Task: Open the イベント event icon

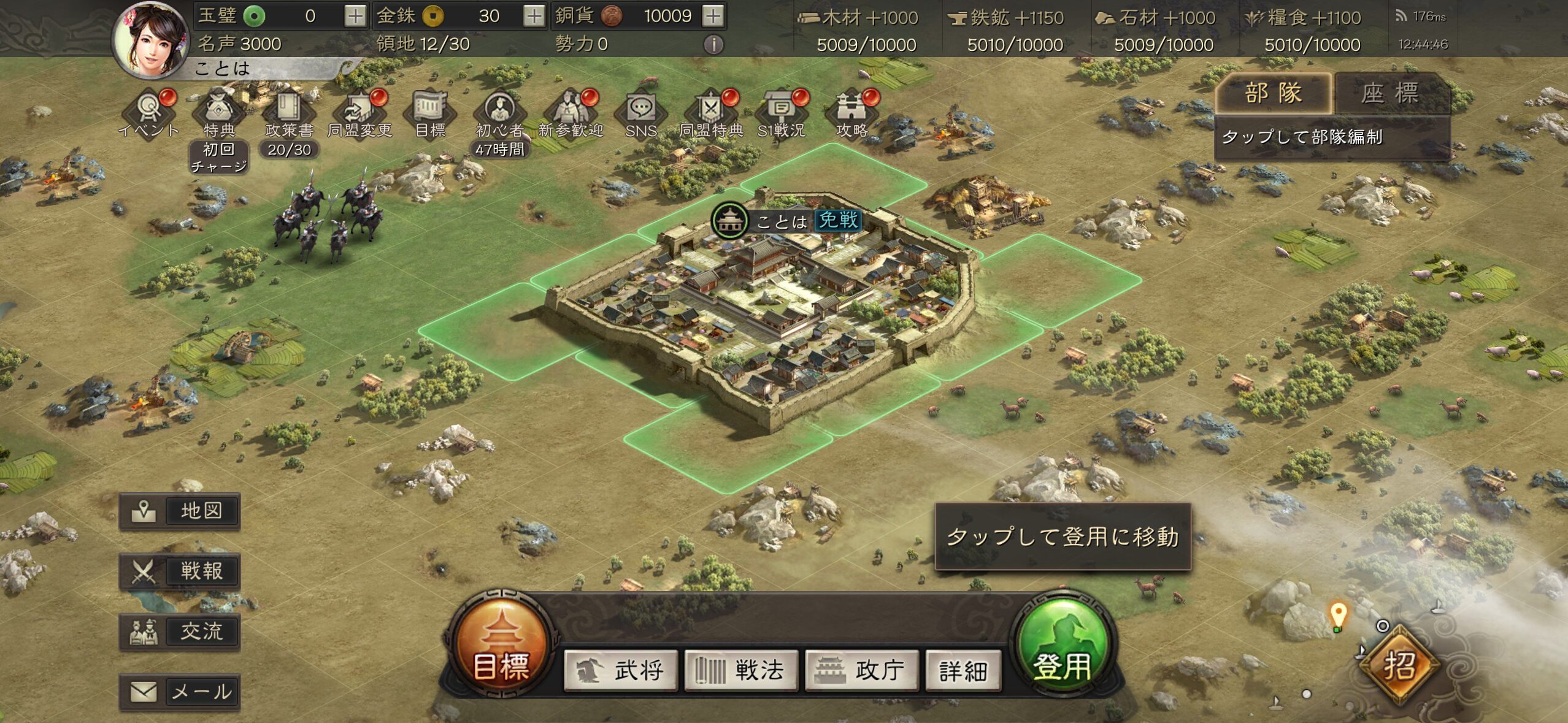Action: pos(148,112)
